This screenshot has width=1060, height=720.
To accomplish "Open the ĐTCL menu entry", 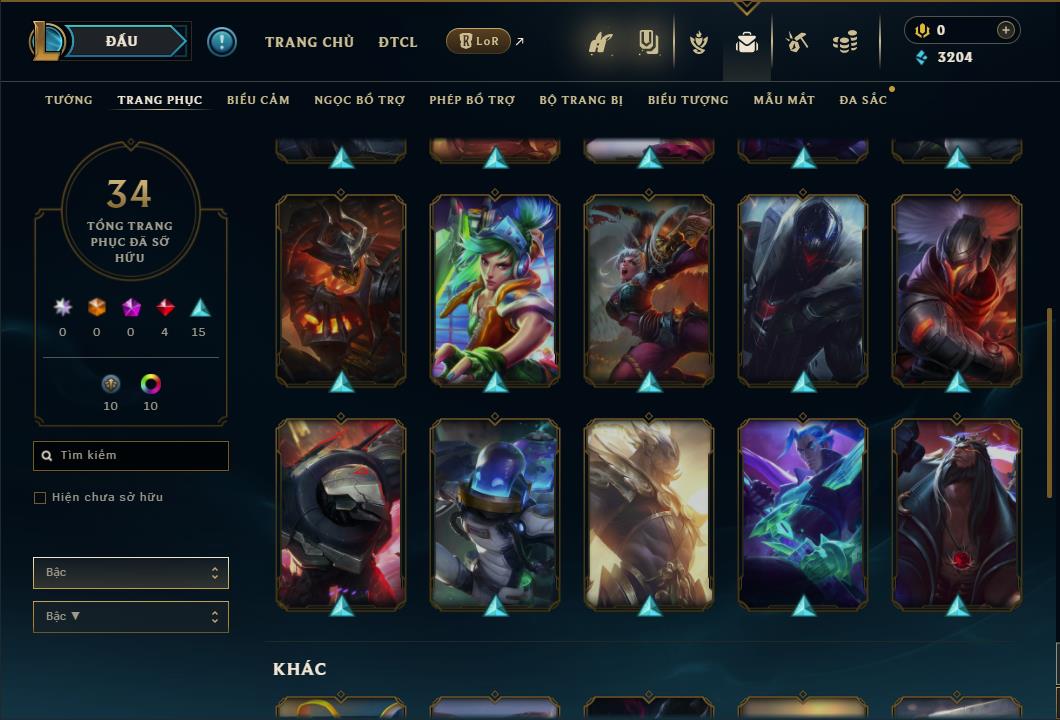I will click(x=398, y=42).
